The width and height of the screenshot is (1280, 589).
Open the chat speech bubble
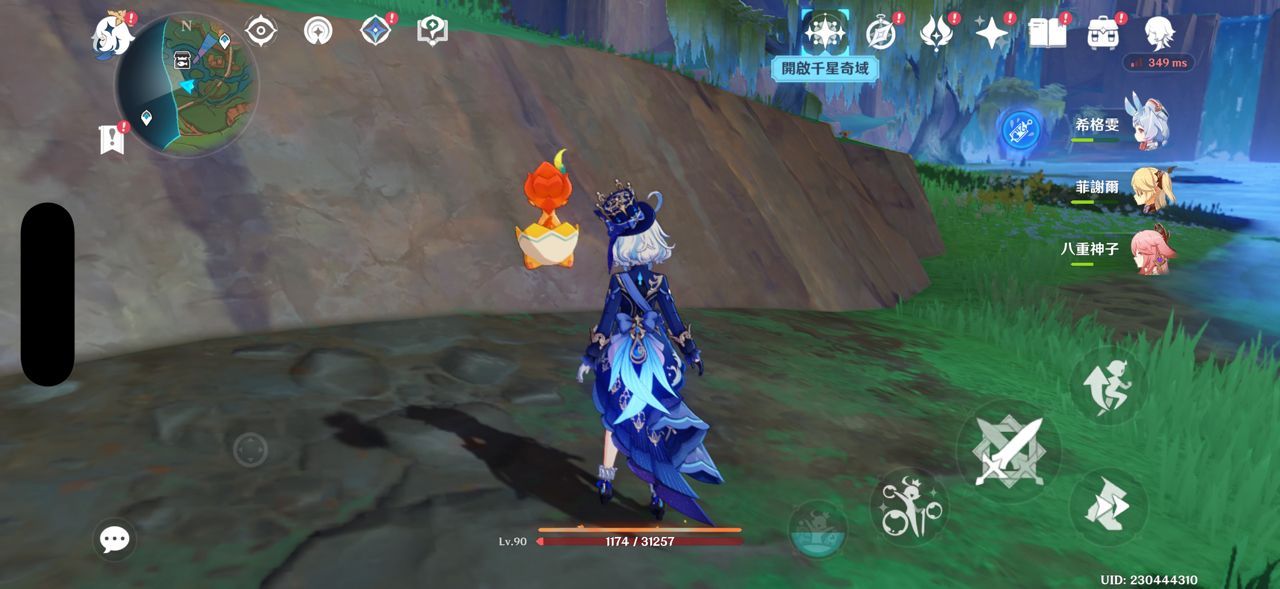click(x=115, y=540)
